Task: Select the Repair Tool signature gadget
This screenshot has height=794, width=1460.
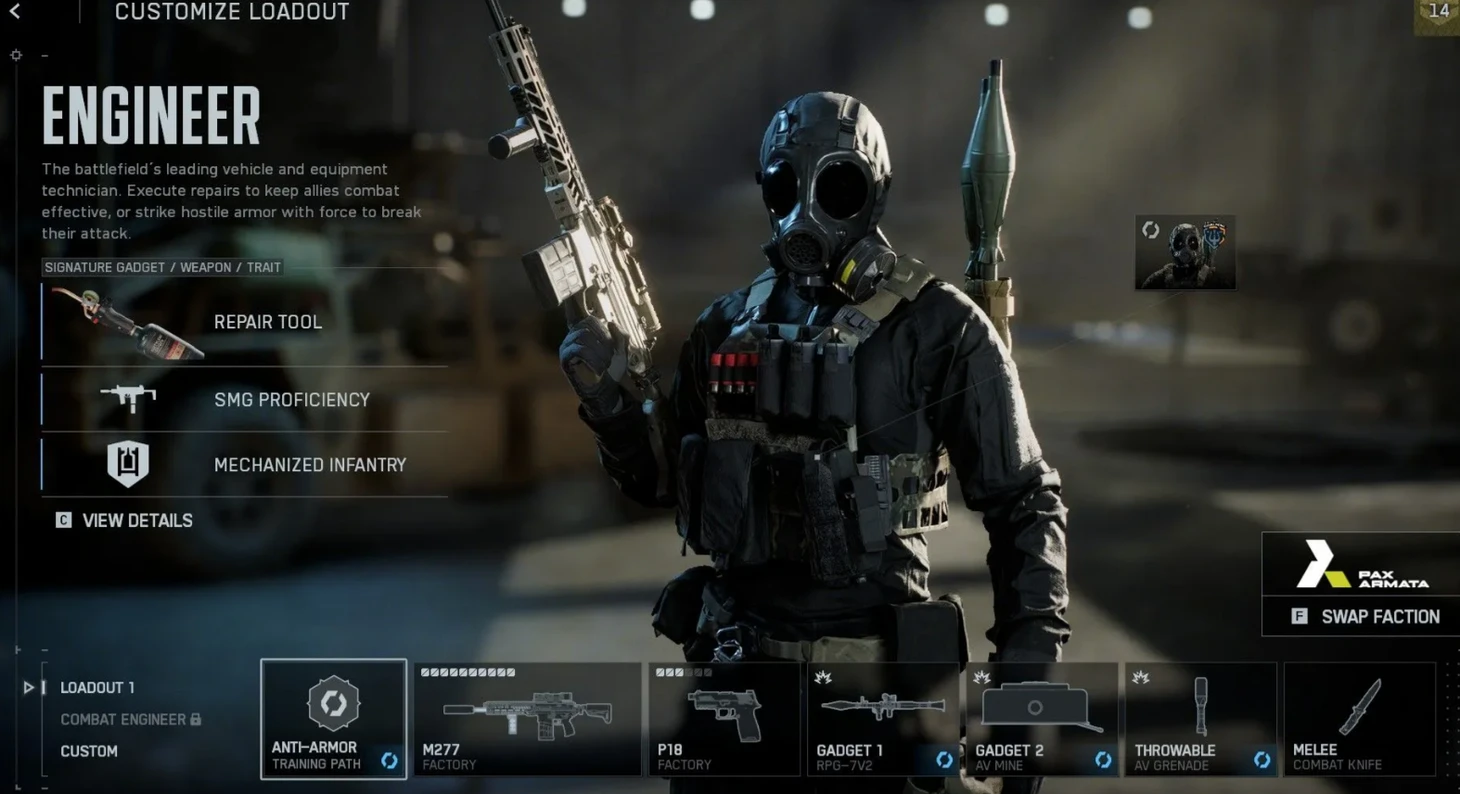Action: point(244,322)
